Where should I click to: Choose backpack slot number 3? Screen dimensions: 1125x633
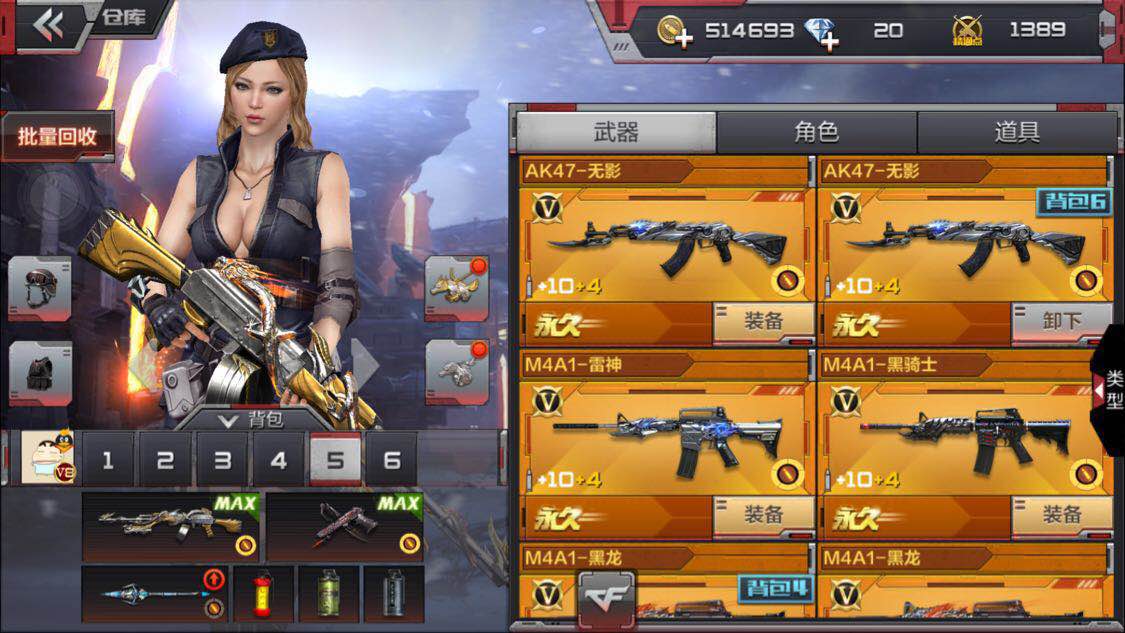pos(222,460)
